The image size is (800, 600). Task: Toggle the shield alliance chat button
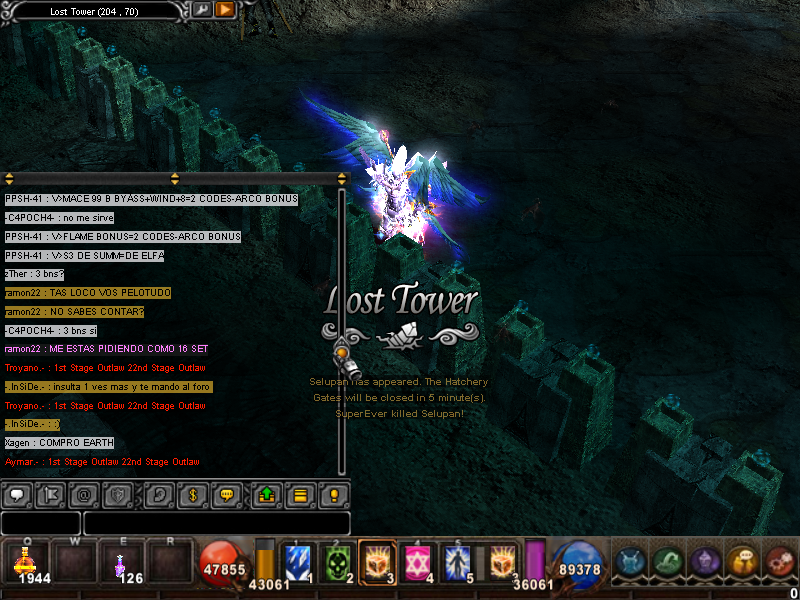pos(118,494)
